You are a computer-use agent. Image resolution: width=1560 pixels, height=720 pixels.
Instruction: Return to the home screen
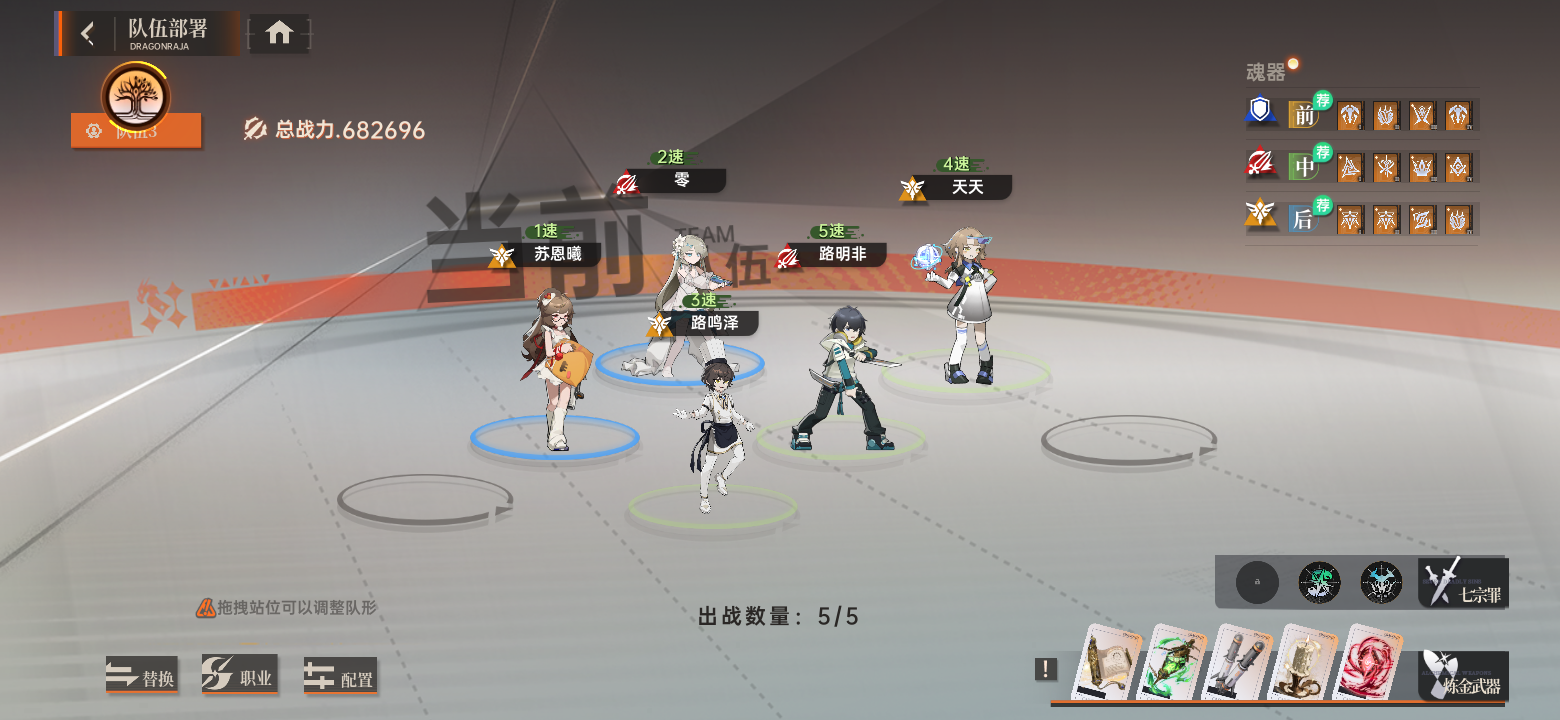(x=279, y=34)
